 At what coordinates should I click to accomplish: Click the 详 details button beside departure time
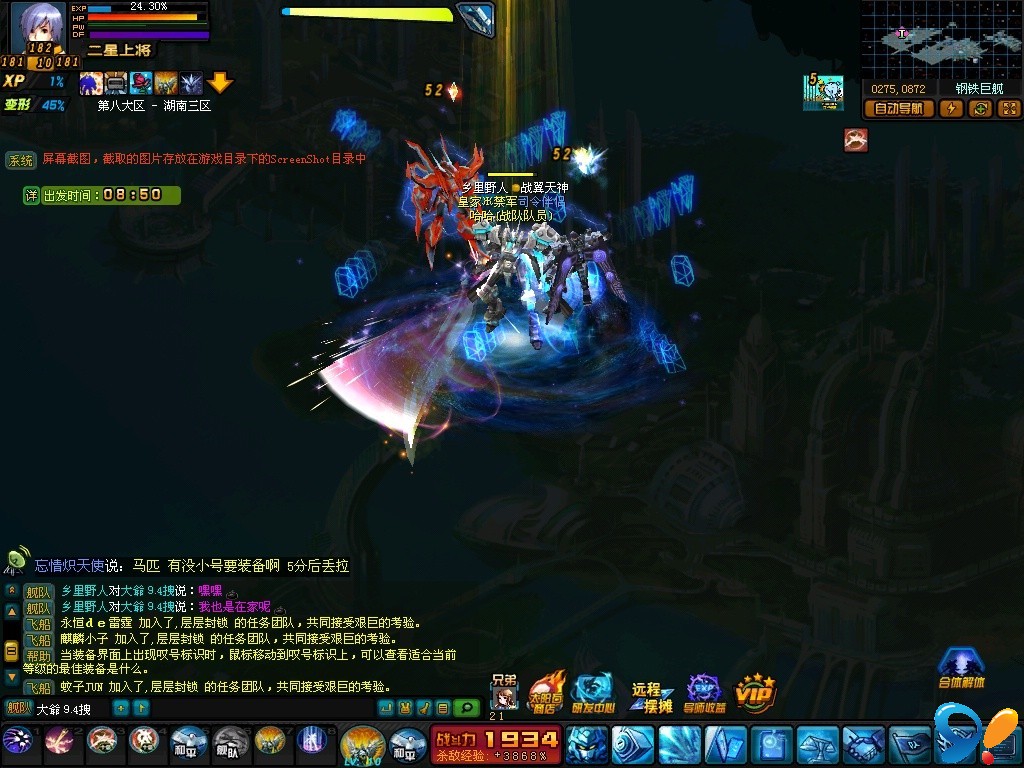(31, 195)
